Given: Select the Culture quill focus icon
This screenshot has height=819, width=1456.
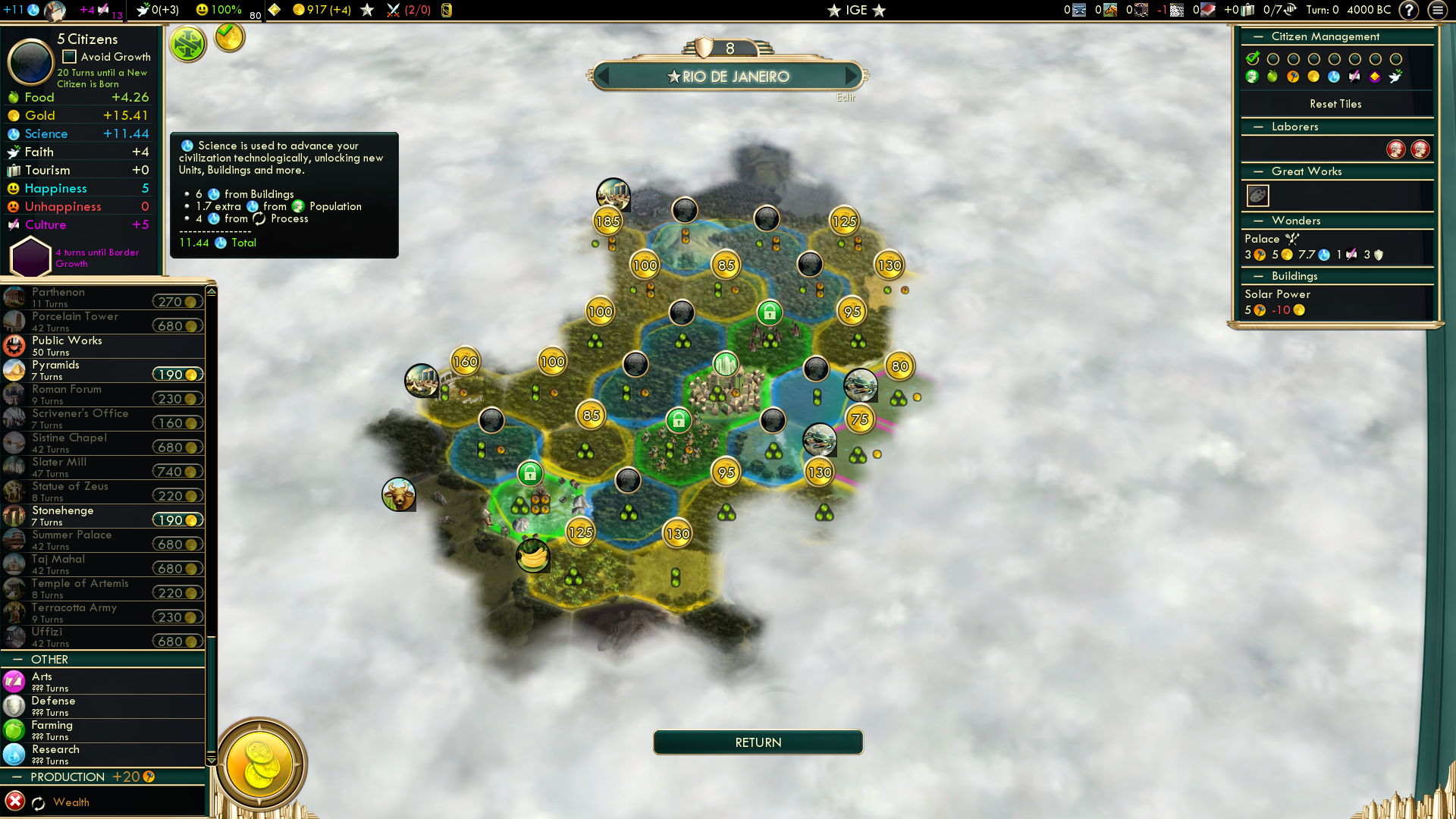Looking at the screenshot, I should point(1354,77).
